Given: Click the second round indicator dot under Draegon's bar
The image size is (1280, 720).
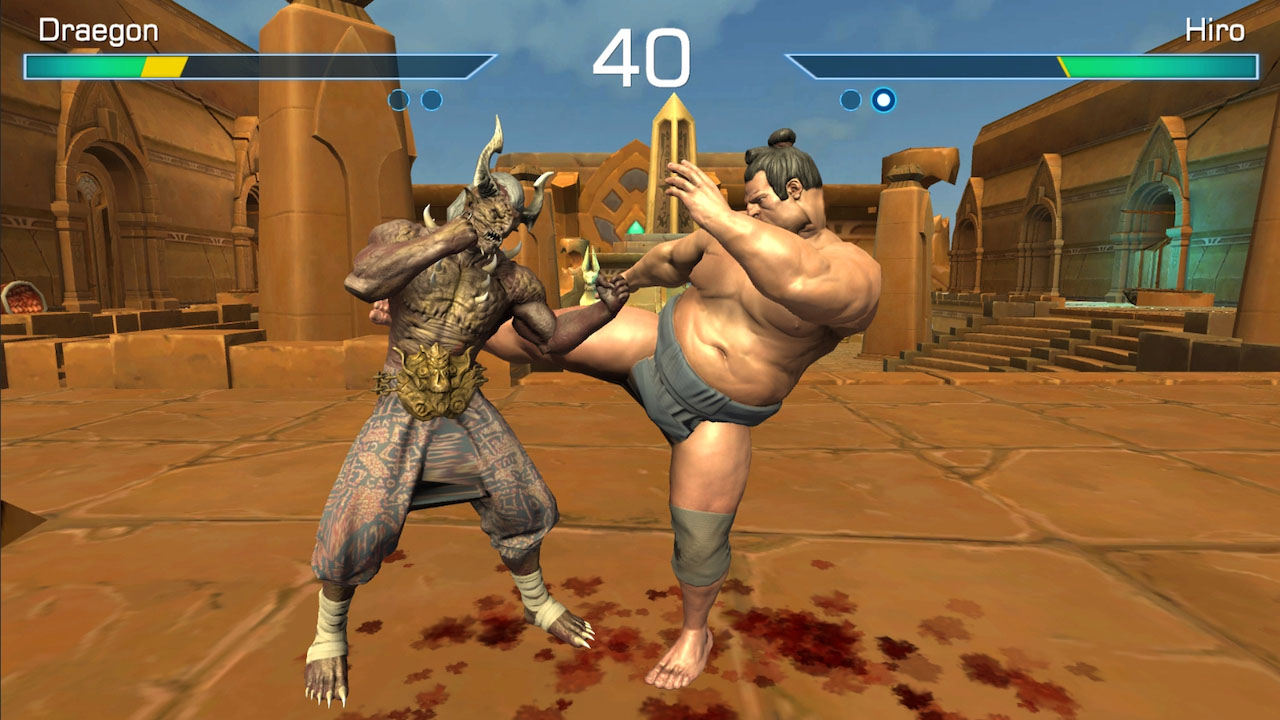Looking at the screenshot, I should pos(432,98).
